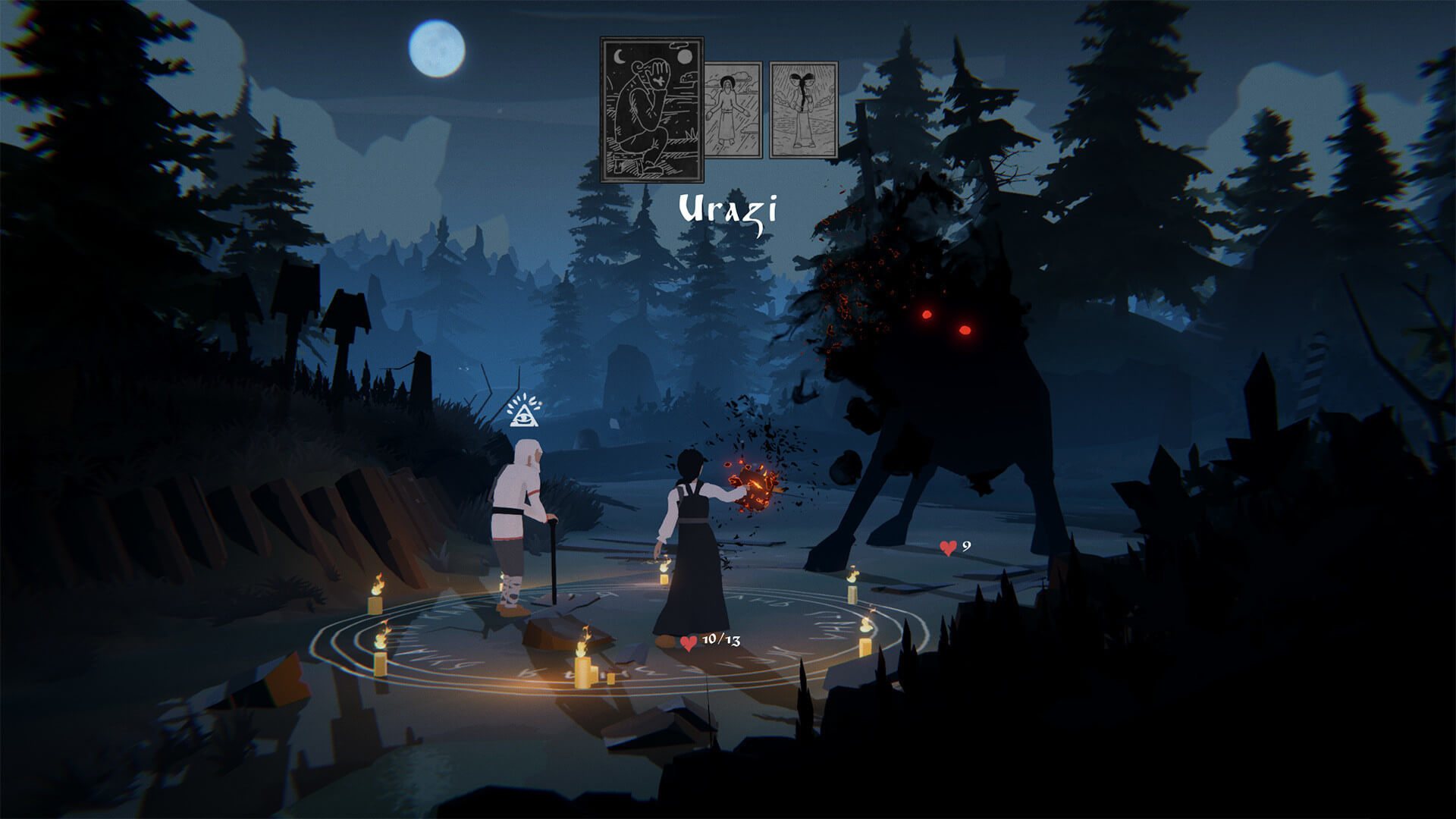Select the rightmost card with the braided girl
This screenshot has width=1456, height=819.
click(804, 110)
